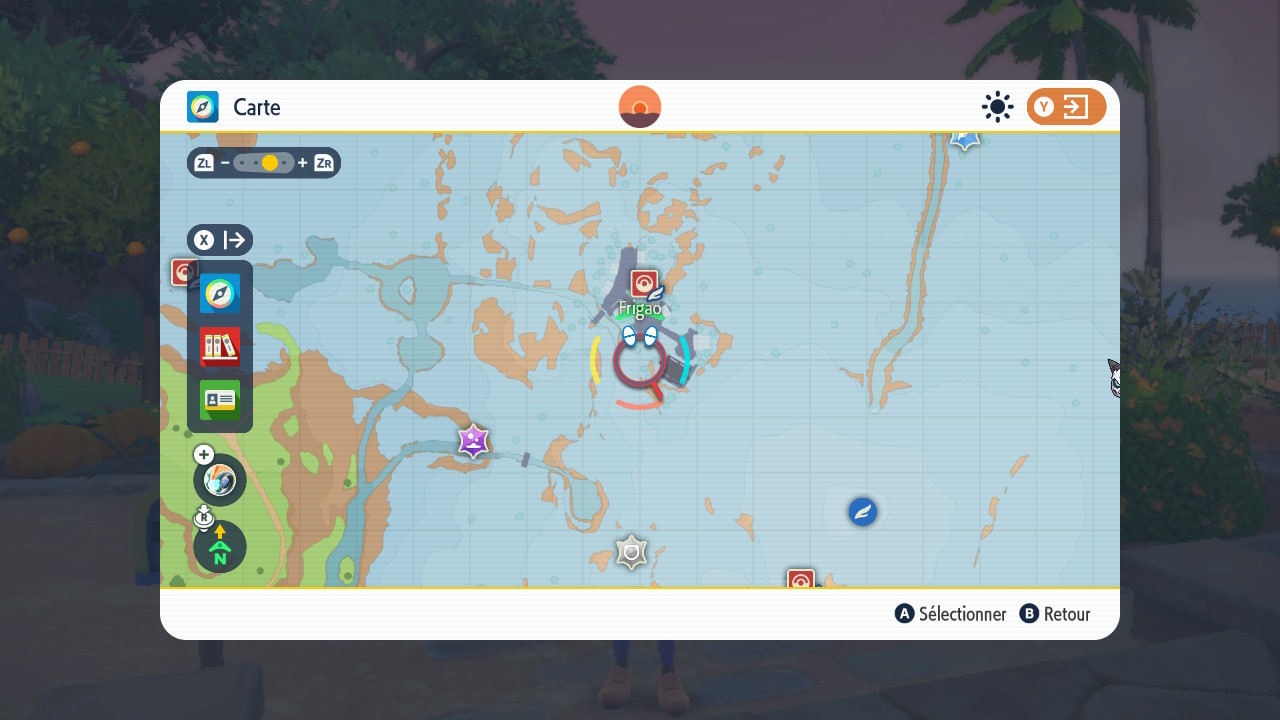
Task: Open the green trainer profile card
Action: coord(220,400)
